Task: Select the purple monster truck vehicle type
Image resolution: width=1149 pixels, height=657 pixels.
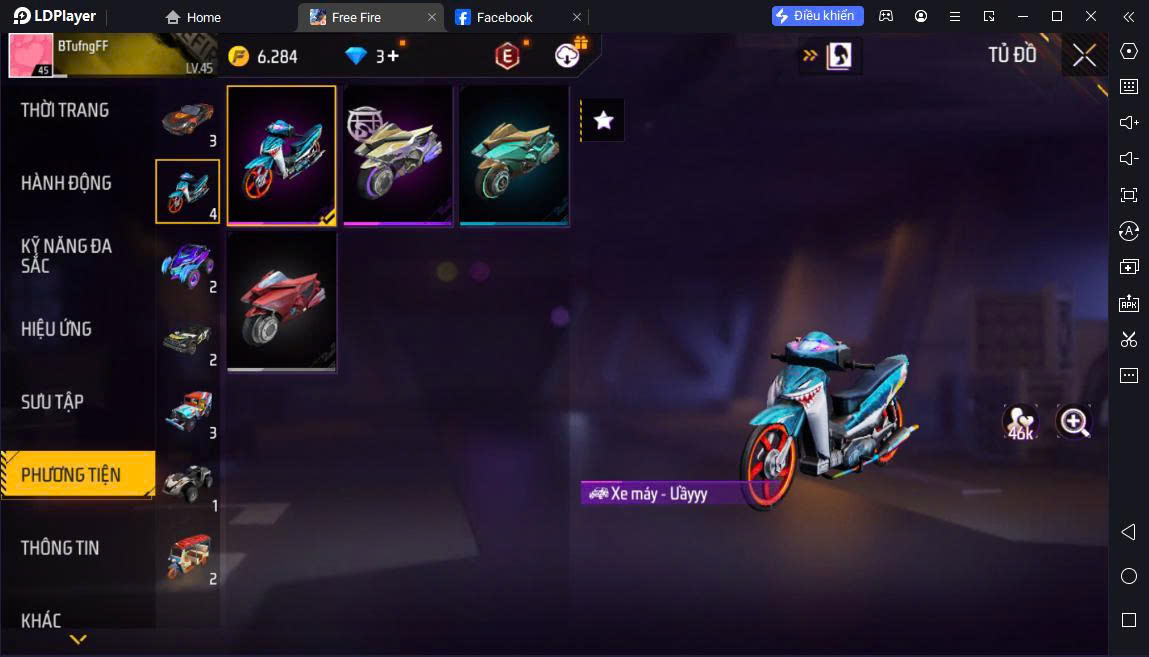Action: click(188, 265)
